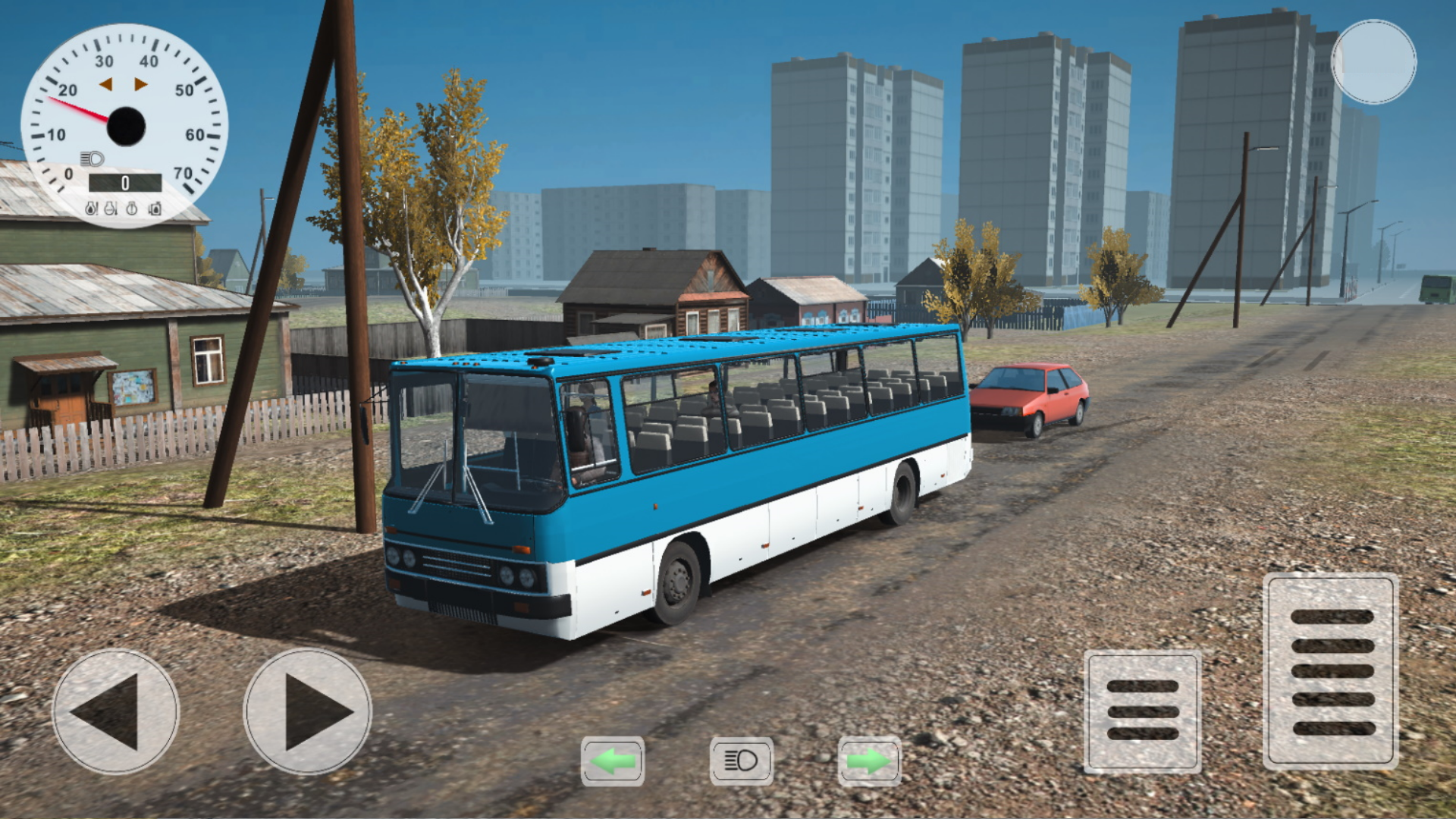Click the right turn indicator arrow on the gauge

(x=141, y=84)
